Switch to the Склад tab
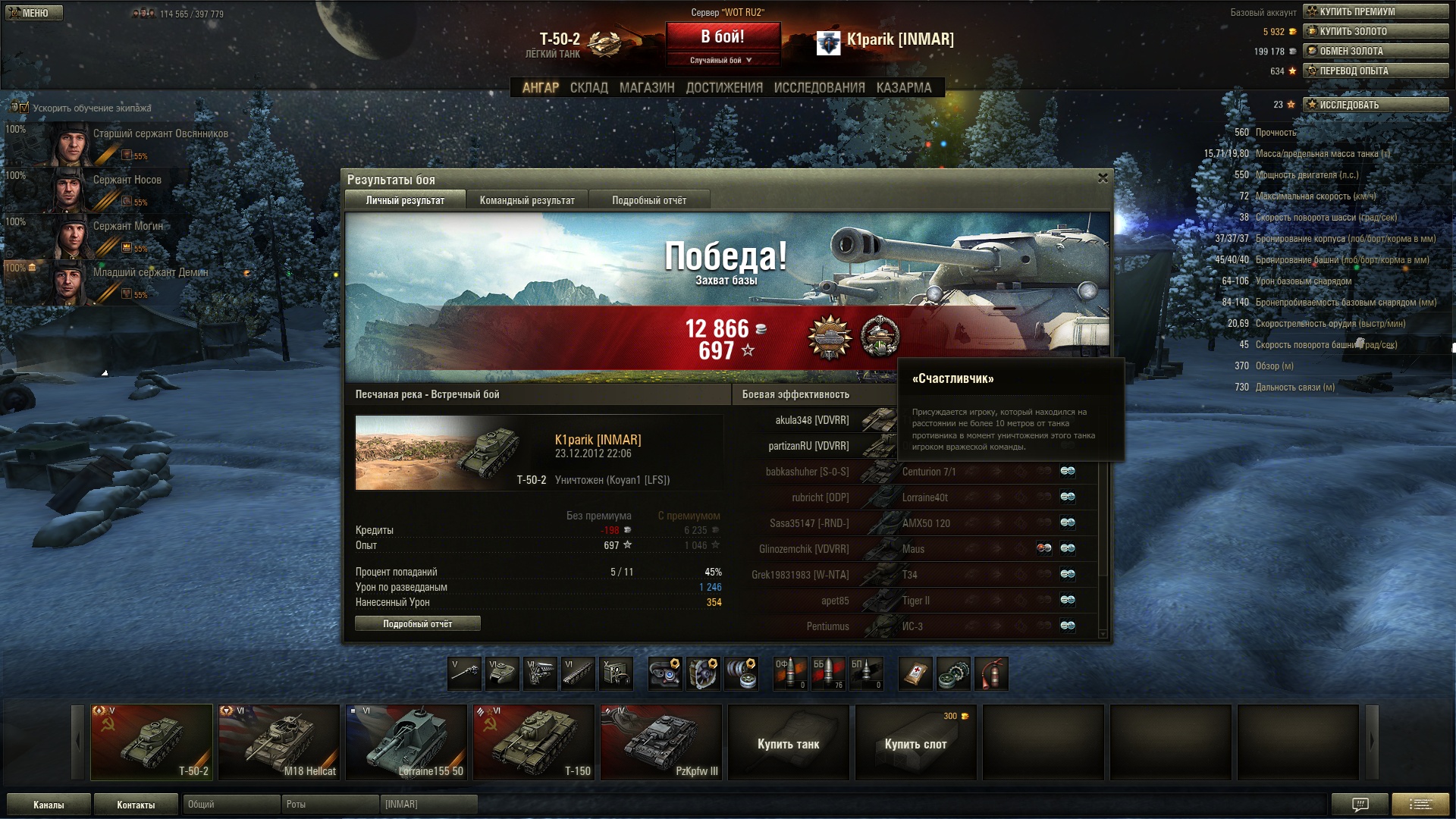 click(x=588, y=88)
